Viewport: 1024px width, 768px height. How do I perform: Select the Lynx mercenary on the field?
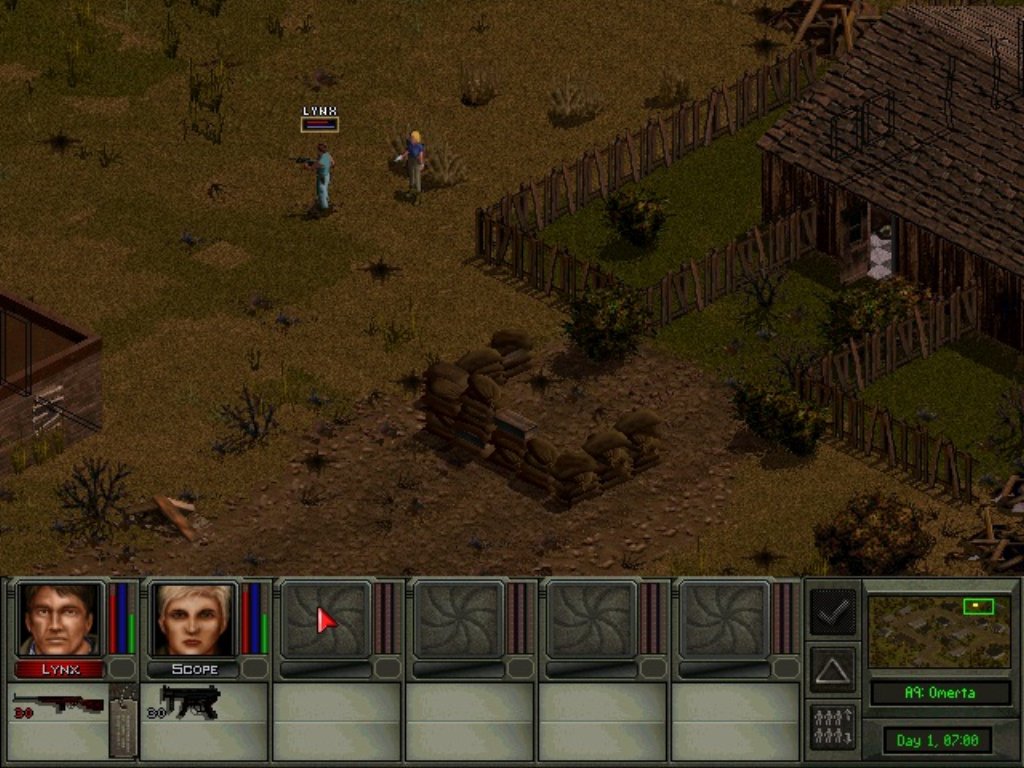tap(322, 177)
